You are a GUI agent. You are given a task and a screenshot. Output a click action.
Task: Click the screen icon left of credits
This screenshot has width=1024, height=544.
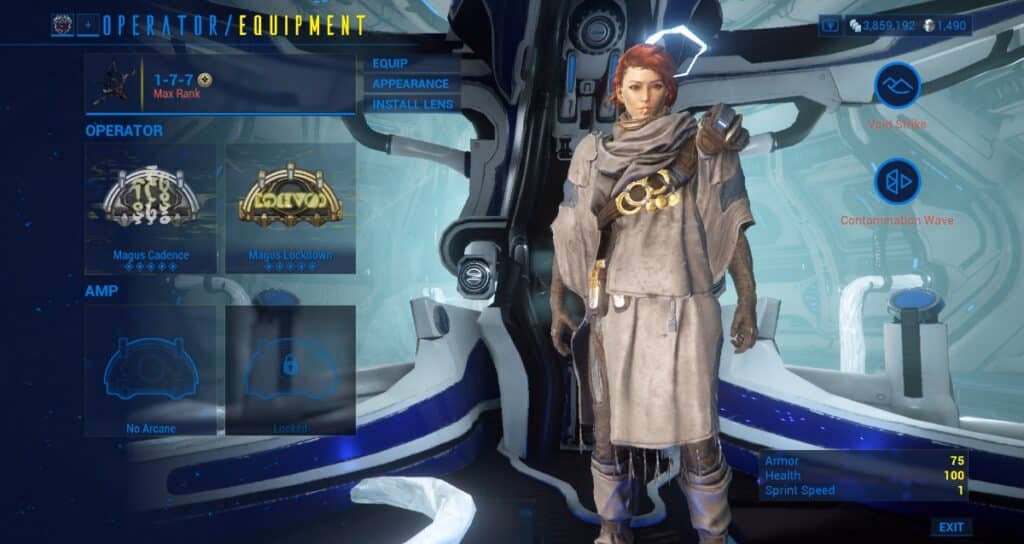pyautogui.click(x=830, y=25)
